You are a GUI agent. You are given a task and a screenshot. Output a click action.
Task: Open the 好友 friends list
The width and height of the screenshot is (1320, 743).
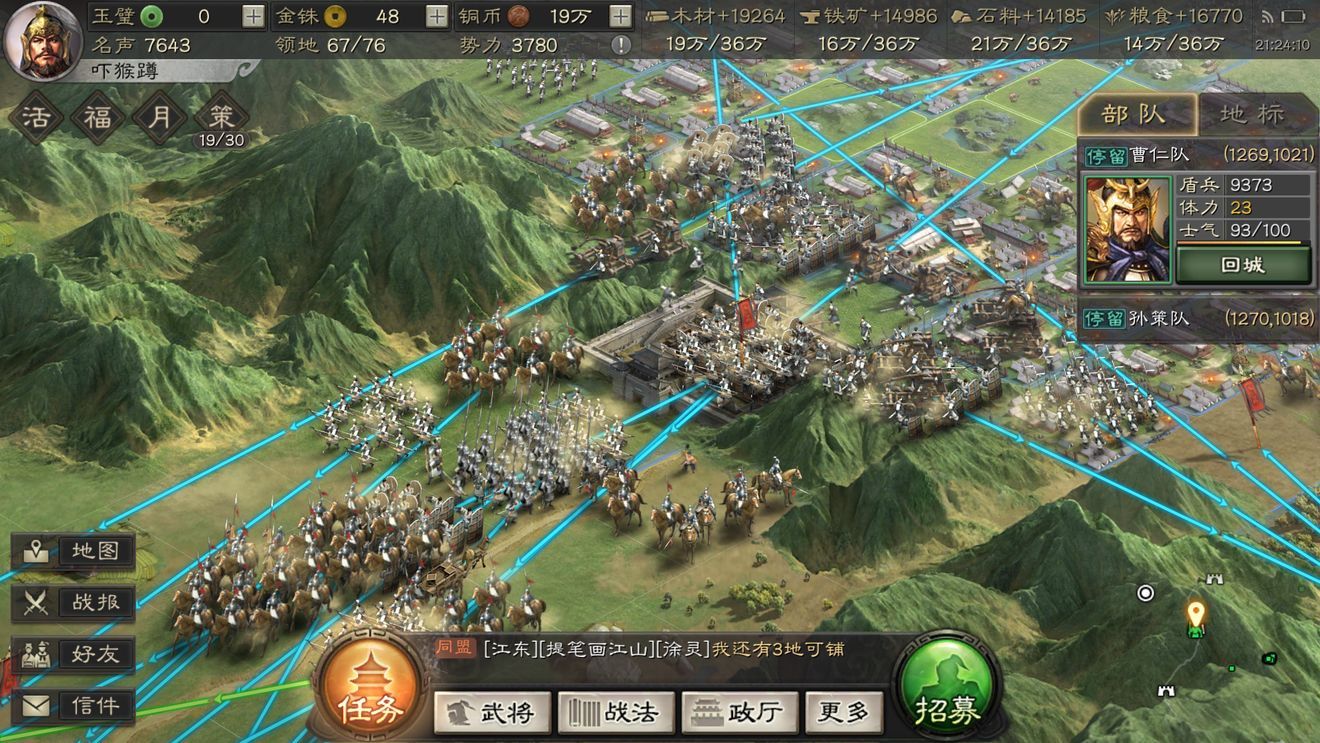[x=72, y=655]
